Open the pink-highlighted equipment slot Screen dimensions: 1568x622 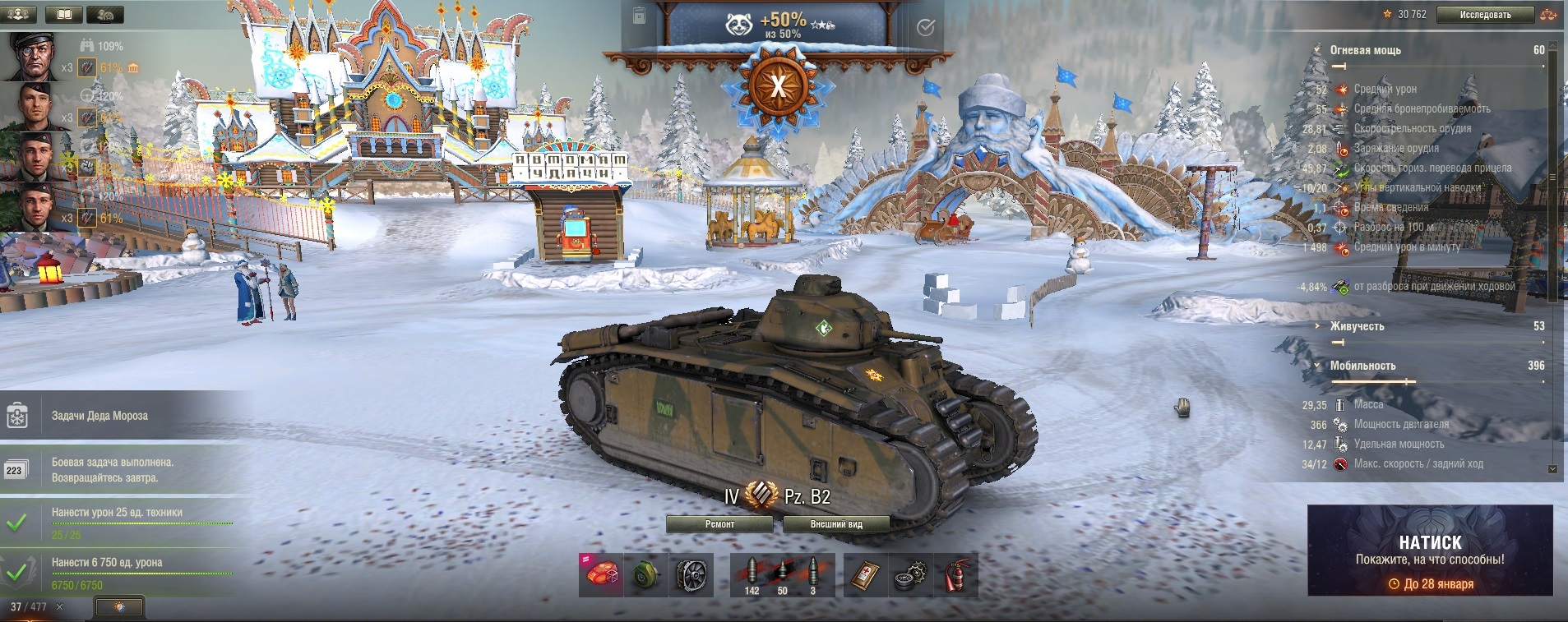click(x=601, y=574)
